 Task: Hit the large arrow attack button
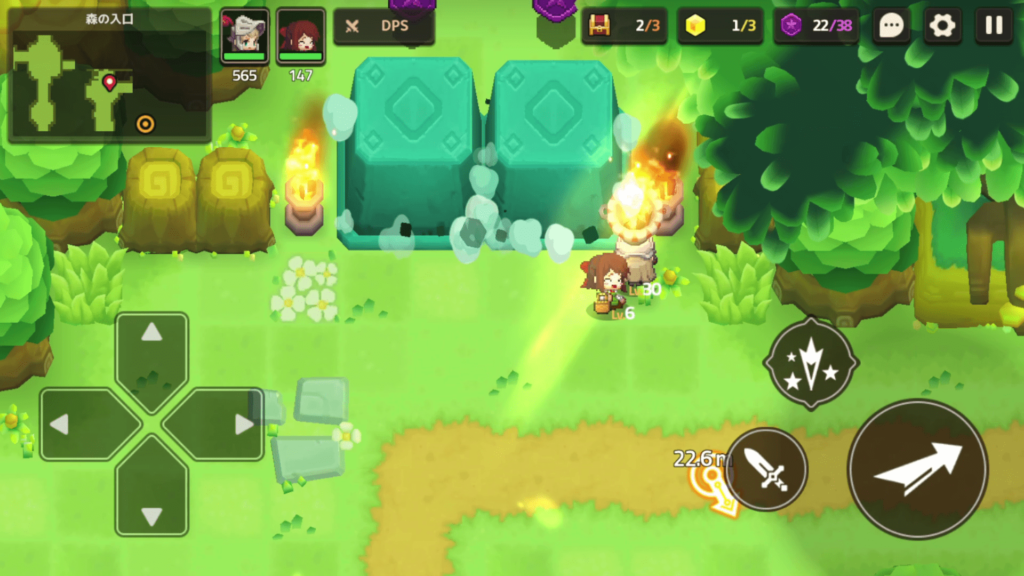(x=917, y=469)
